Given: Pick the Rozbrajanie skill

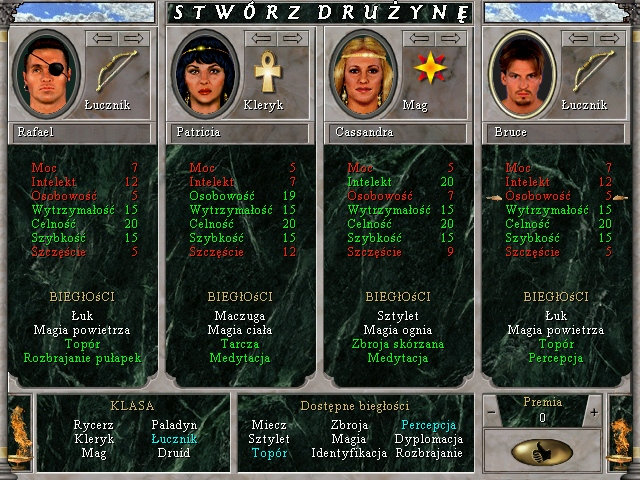Looking at the screenshot, I should [x=428, y=453].
